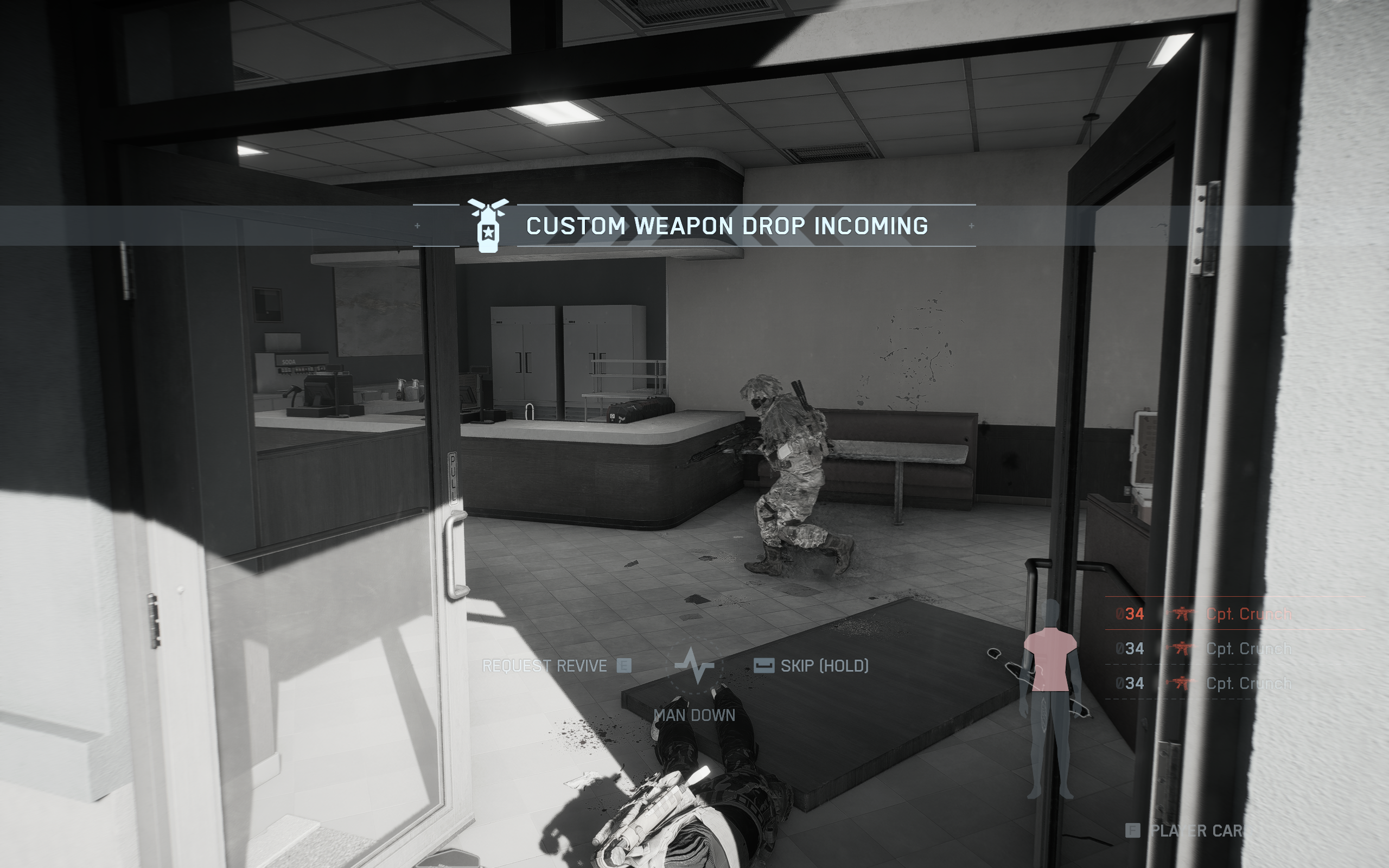Click the MAN DOWN status label

694,714
